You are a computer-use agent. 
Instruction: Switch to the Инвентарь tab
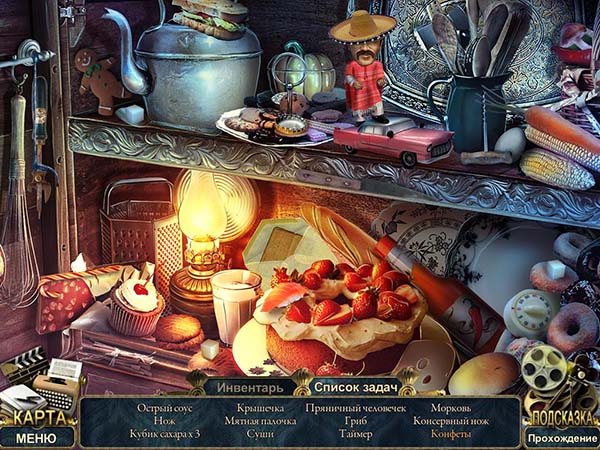247,385
